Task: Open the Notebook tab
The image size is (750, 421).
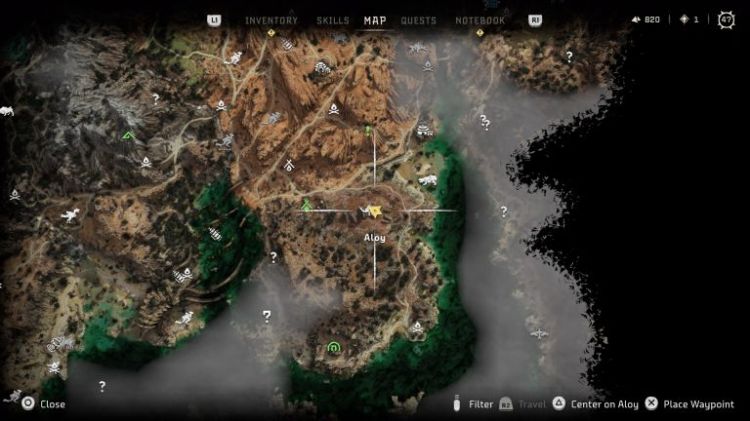Action: pos(480,20)
